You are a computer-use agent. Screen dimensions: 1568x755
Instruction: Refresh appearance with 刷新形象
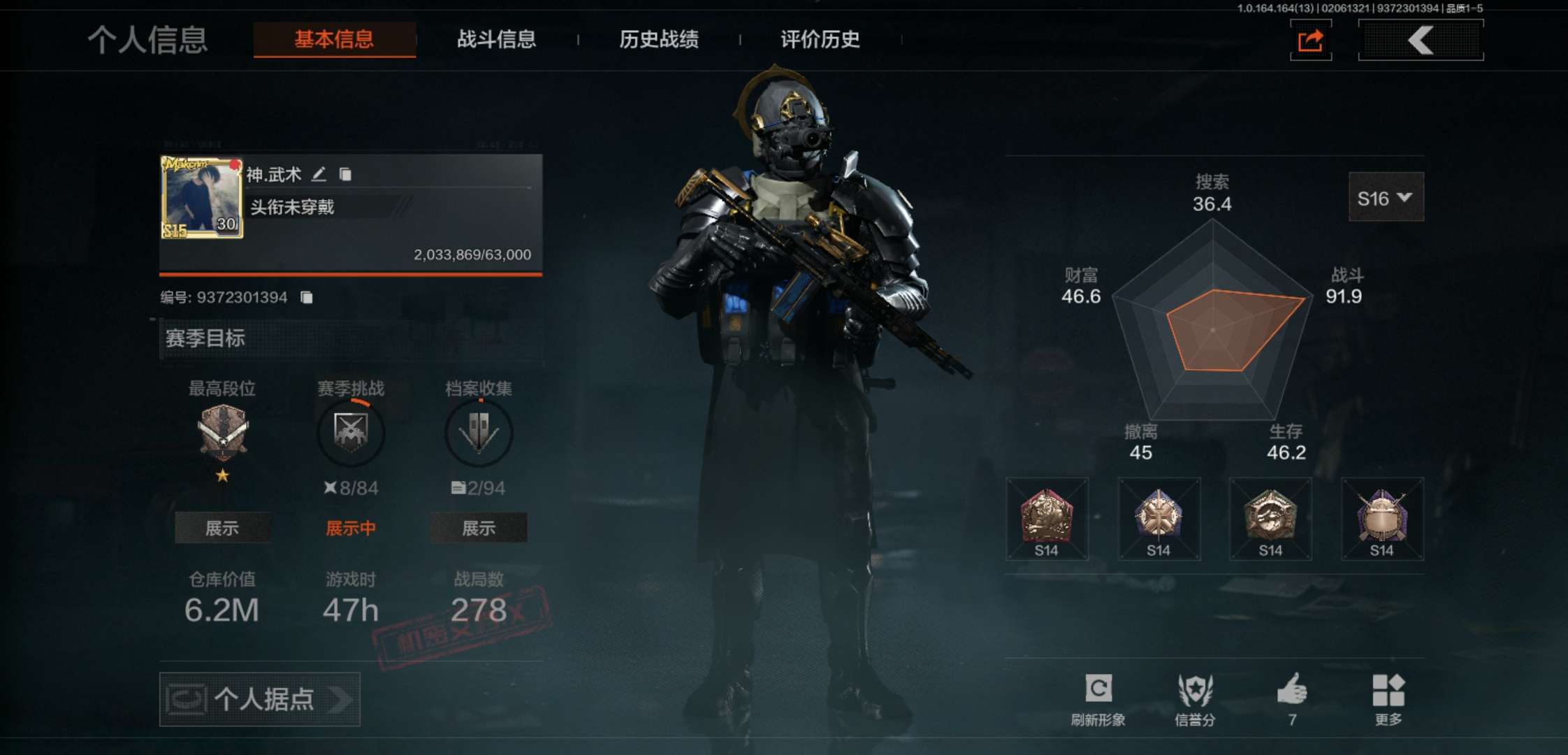1098,698
